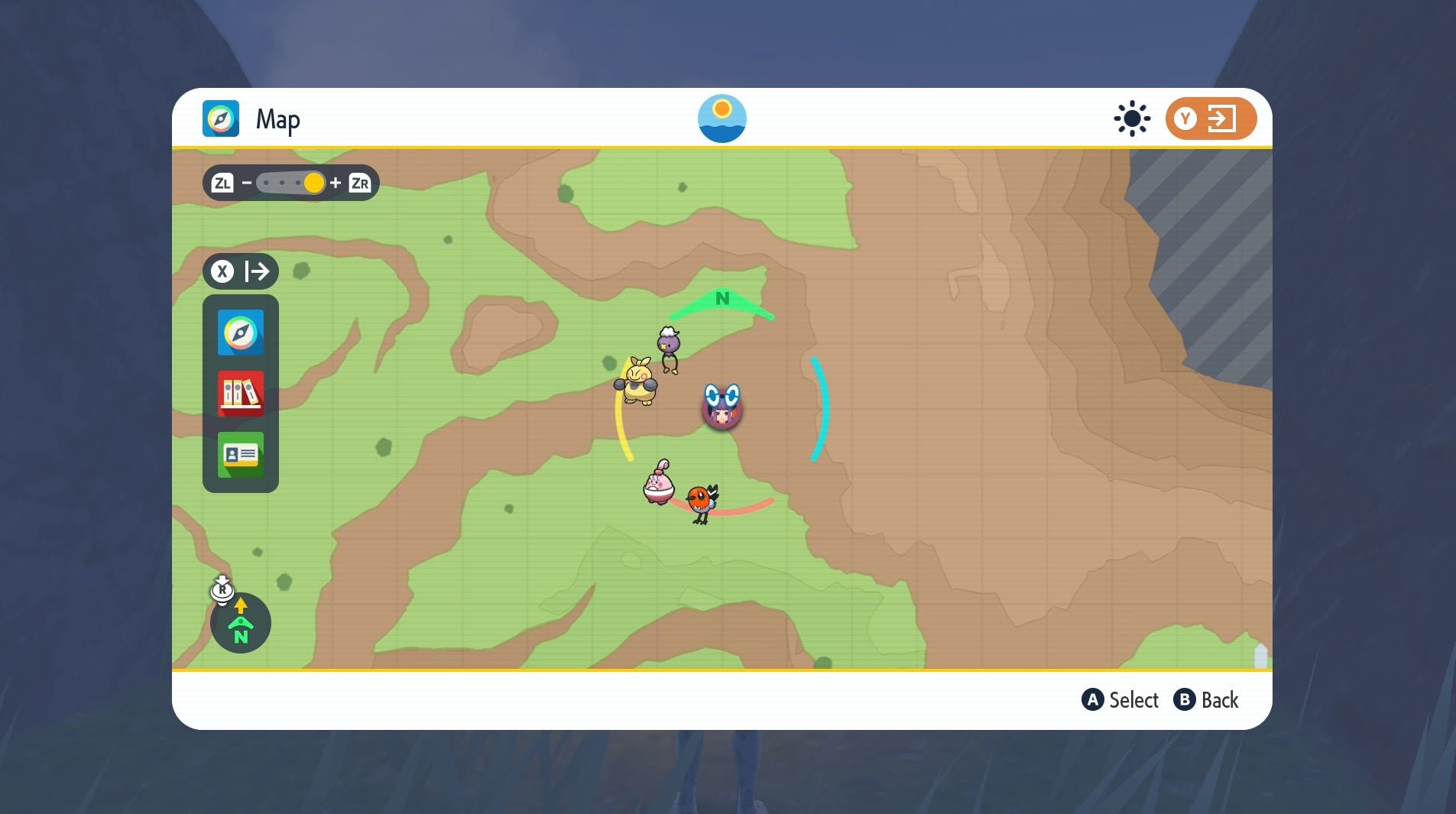This screenshot has width=1456, height=814.
Task: Select the Map tab label in the header
Action: [x=278, y=118]
